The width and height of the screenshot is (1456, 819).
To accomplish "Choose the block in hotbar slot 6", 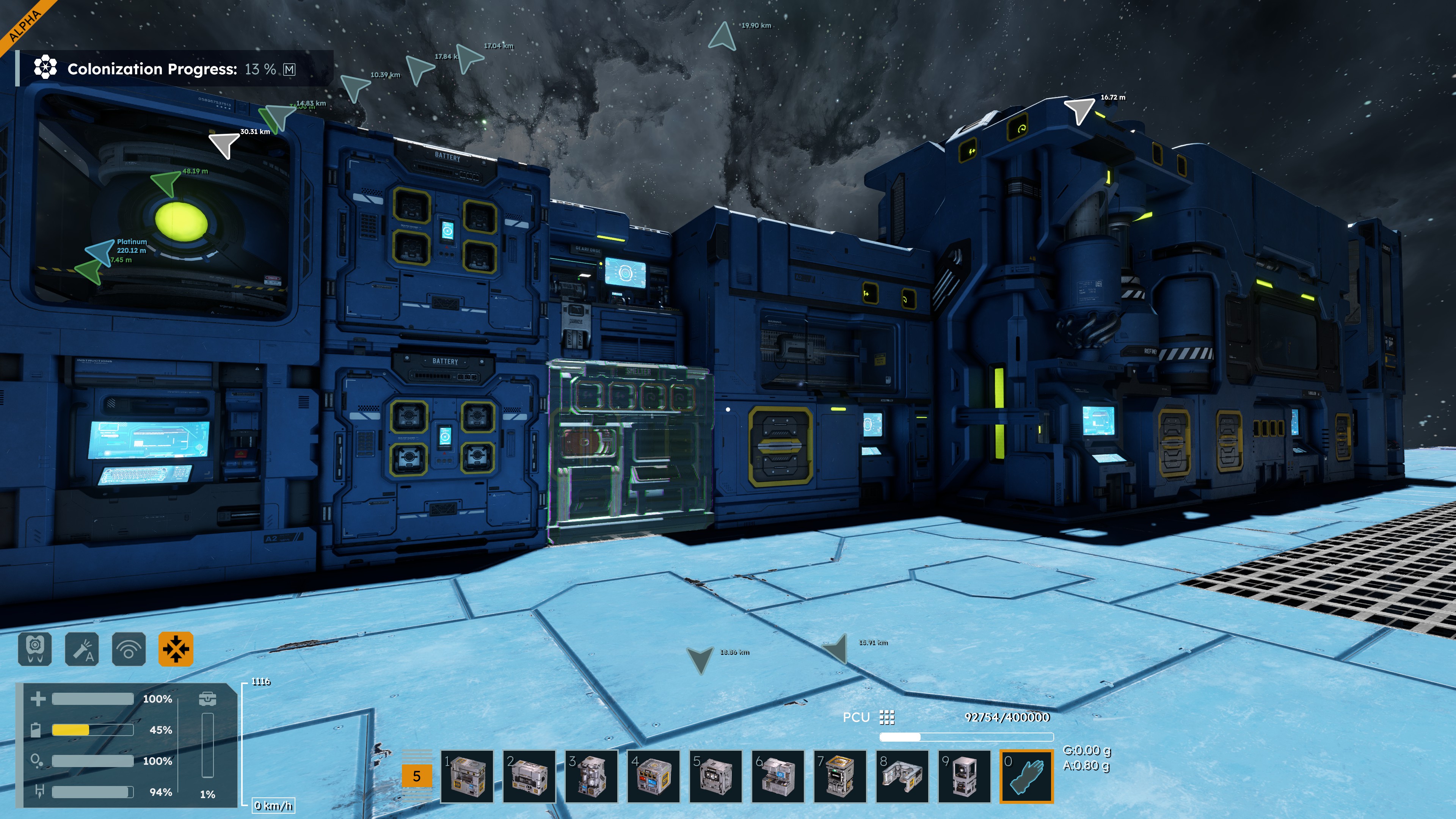I will tap(778, 776).
